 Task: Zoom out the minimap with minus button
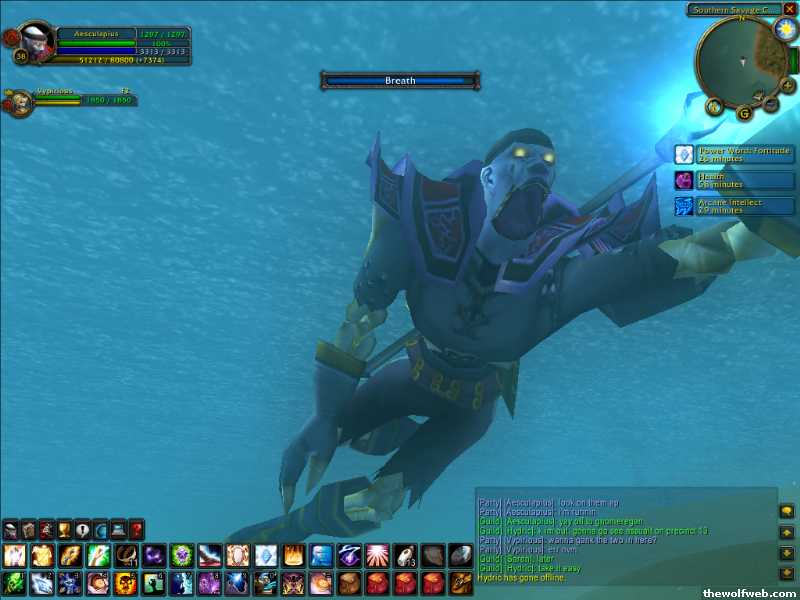(771, 101)
